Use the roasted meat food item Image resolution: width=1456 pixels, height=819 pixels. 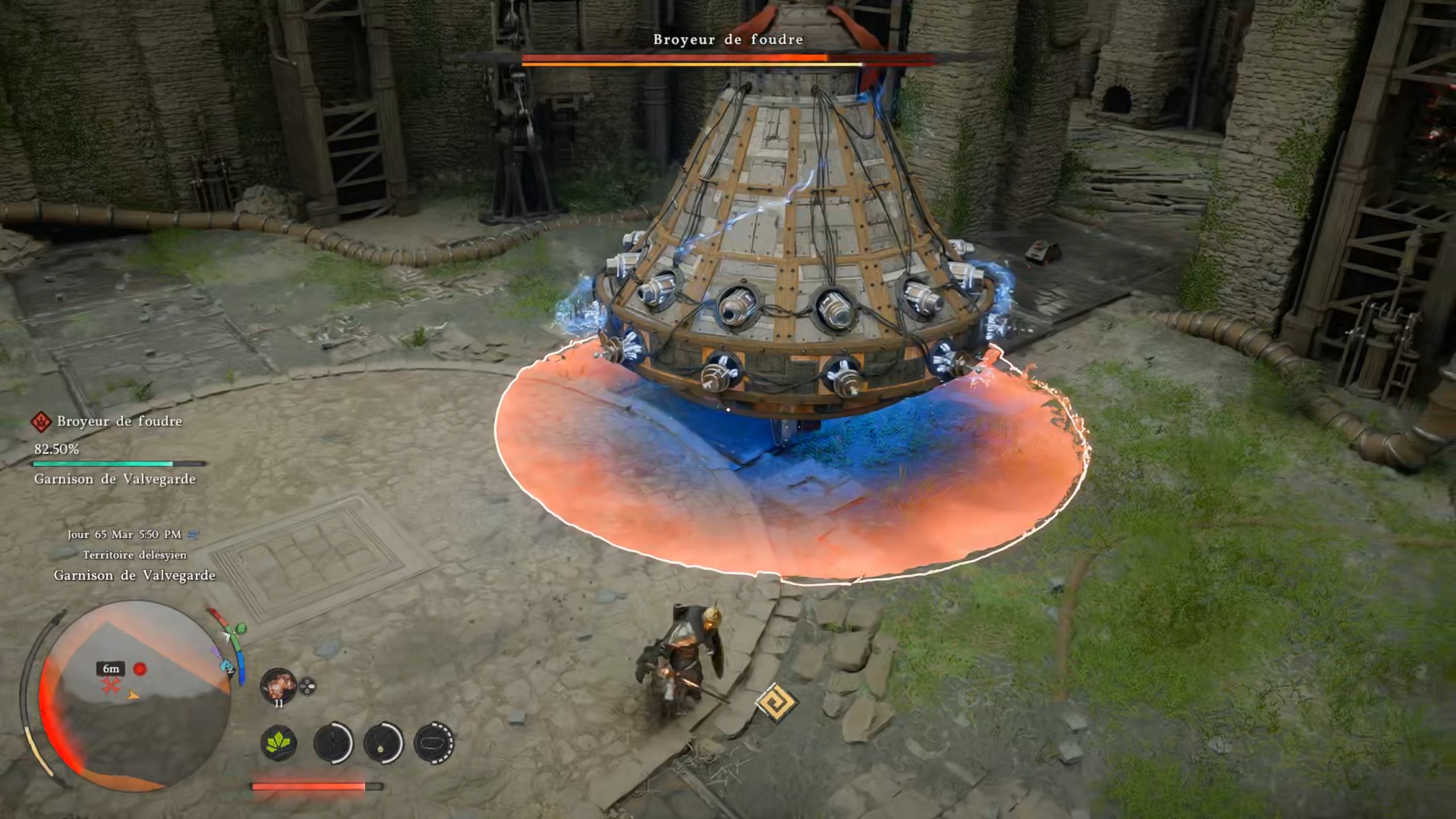click(x=278, y=685)
